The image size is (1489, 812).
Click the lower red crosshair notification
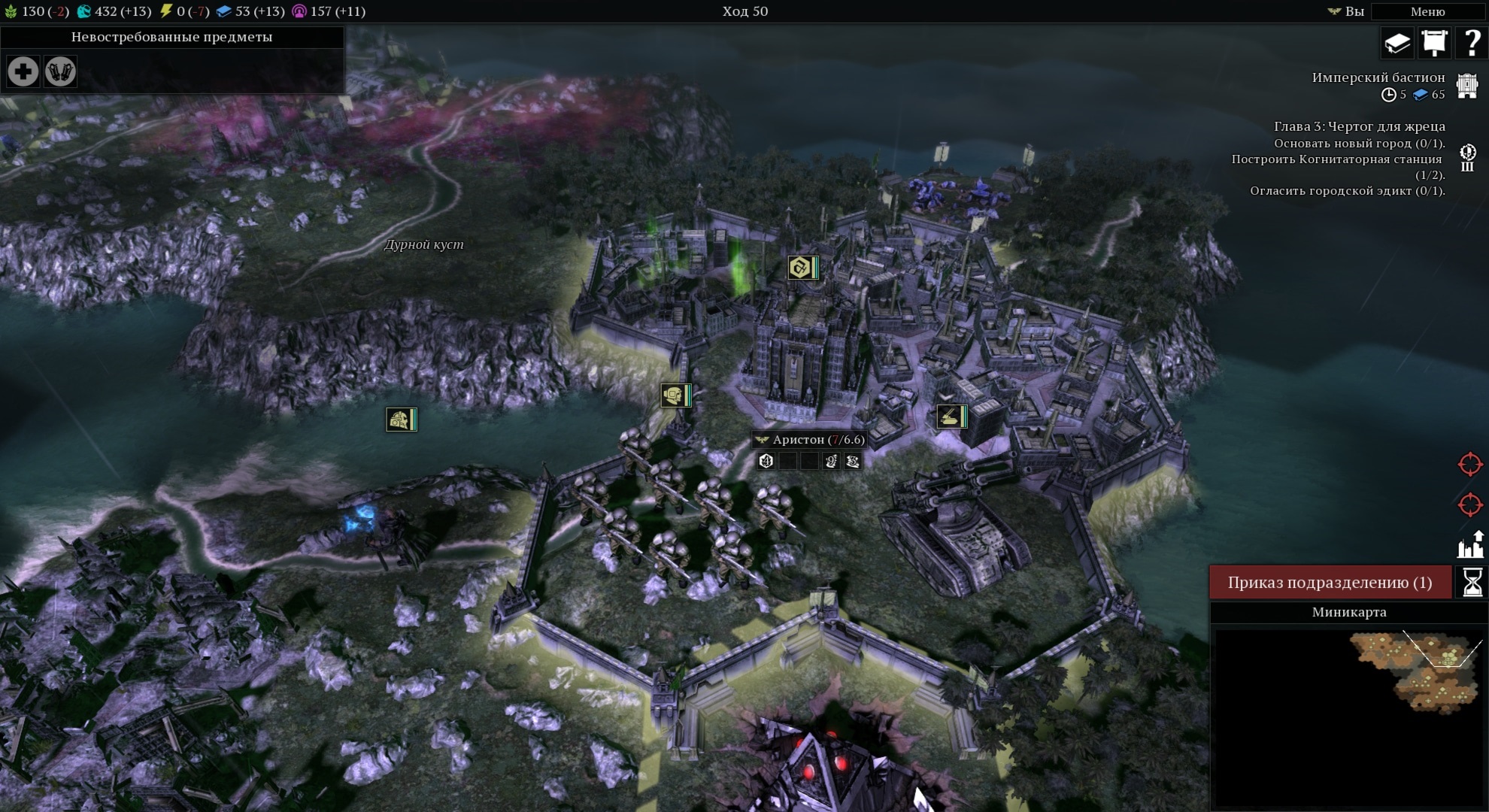coord(1470,504)
